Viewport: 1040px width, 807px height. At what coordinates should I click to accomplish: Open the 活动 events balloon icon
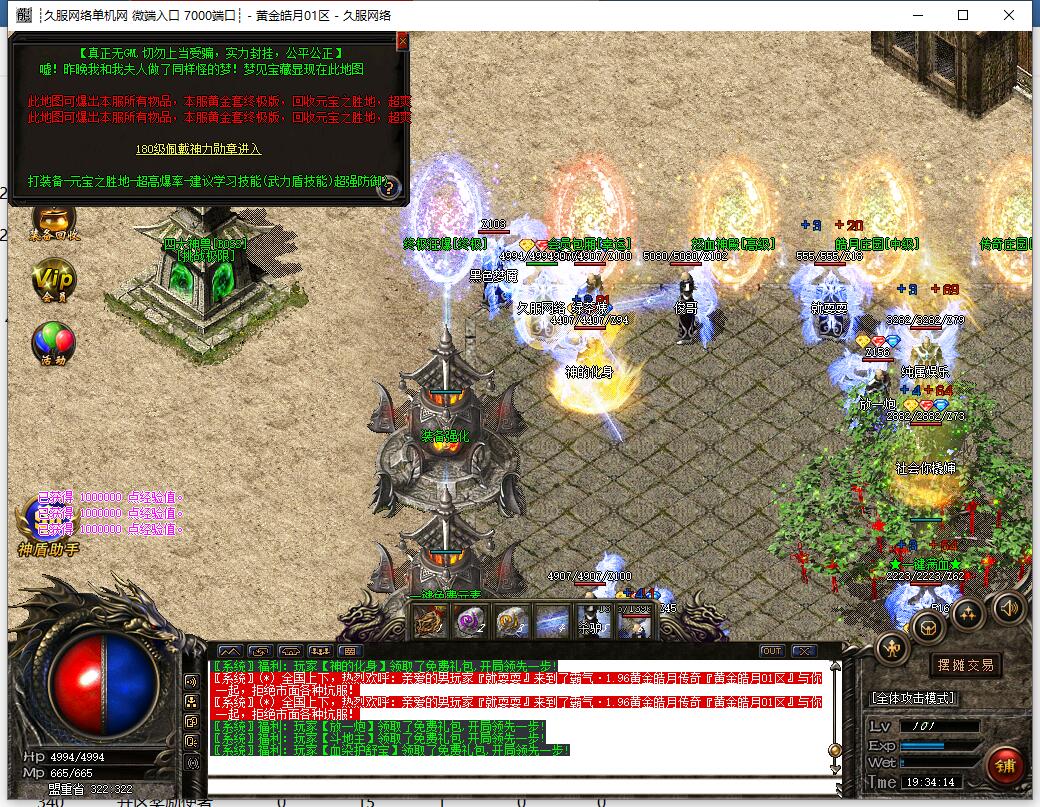[x=53, y=343]
